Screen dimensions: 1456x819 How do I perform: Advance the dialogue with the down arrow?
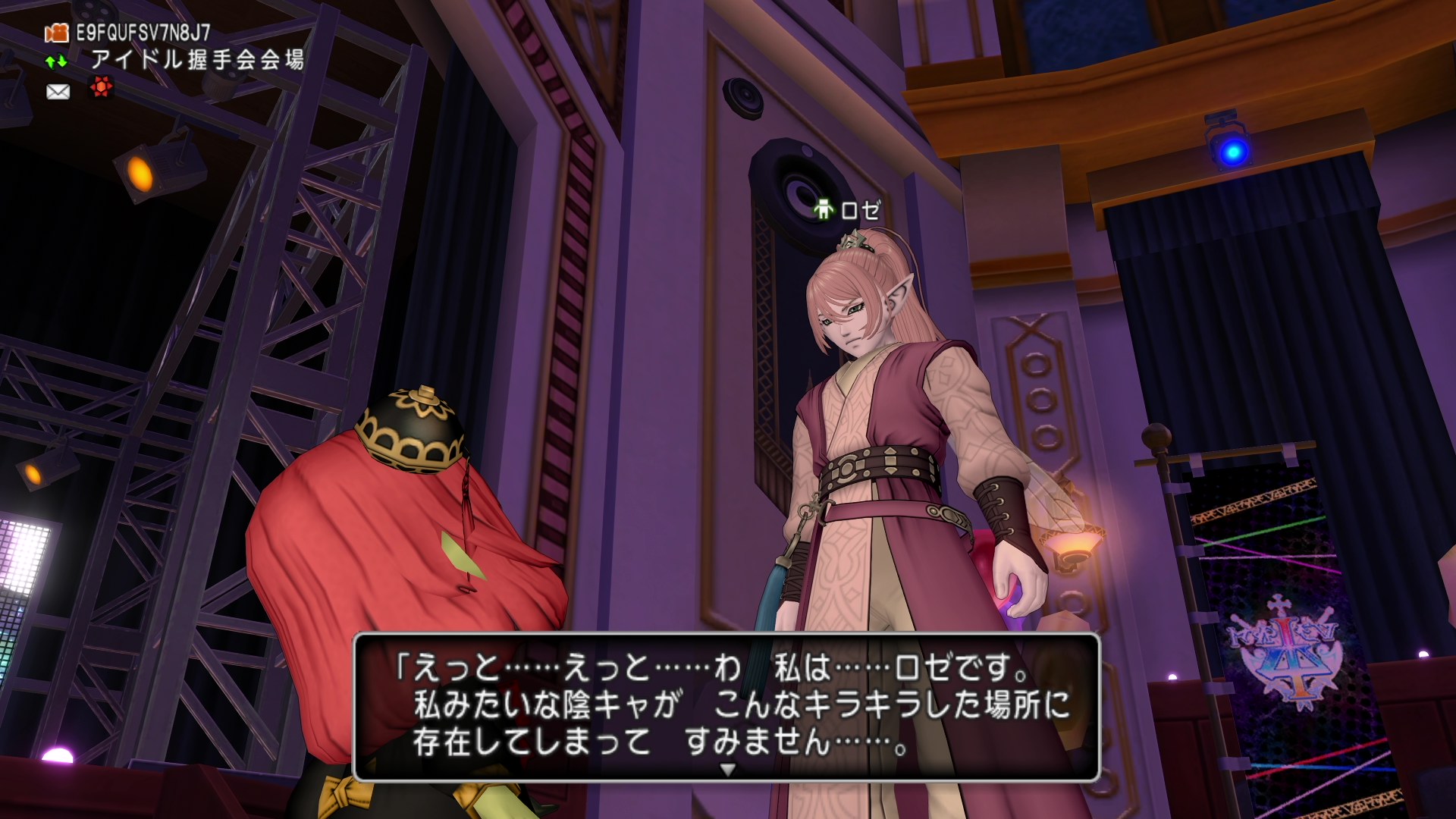click(x=727, y=770)
